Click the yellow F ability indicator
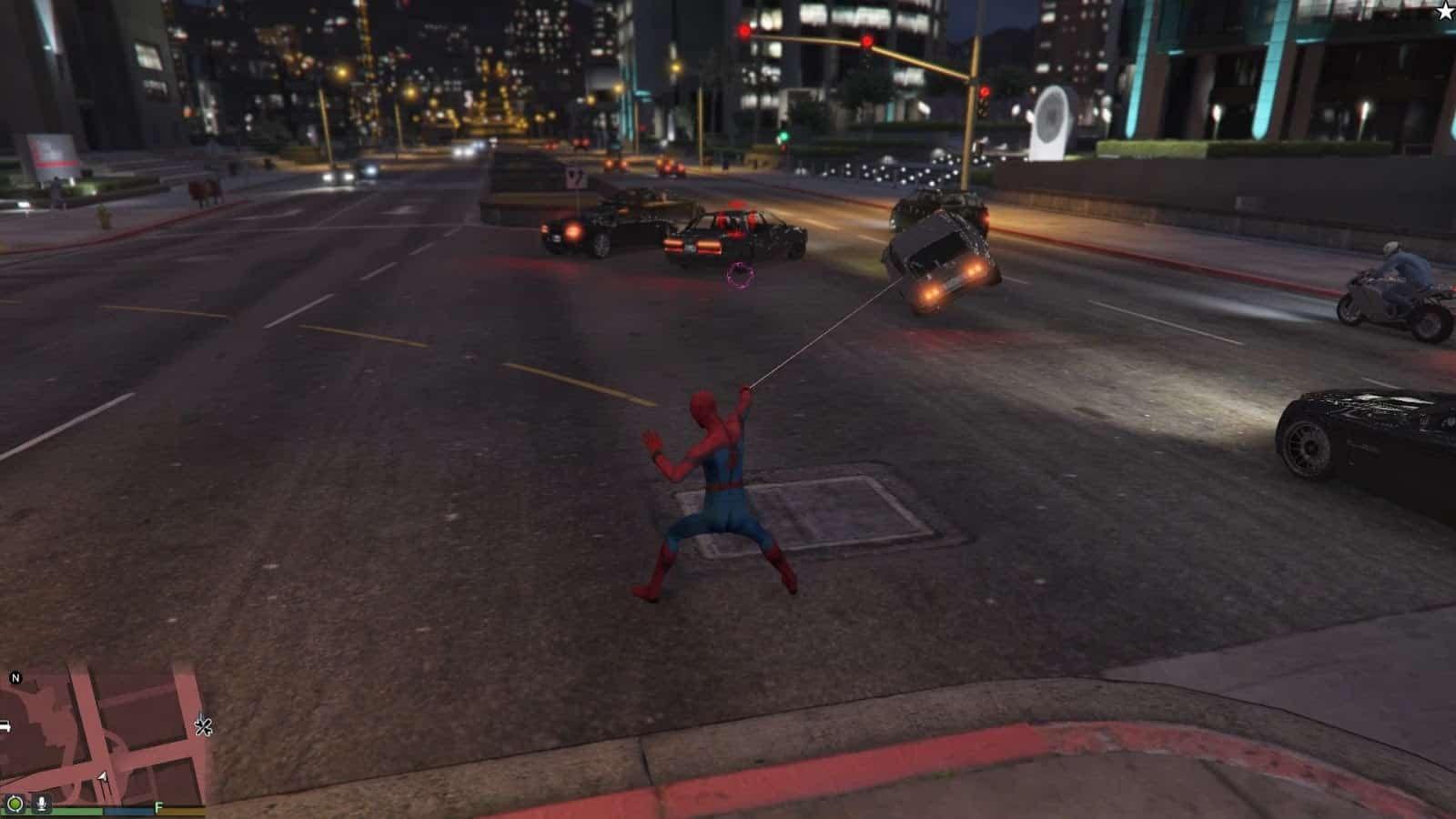Image resolution: width=1456 pixels, height=819 pixels. (x=157, y=805)
